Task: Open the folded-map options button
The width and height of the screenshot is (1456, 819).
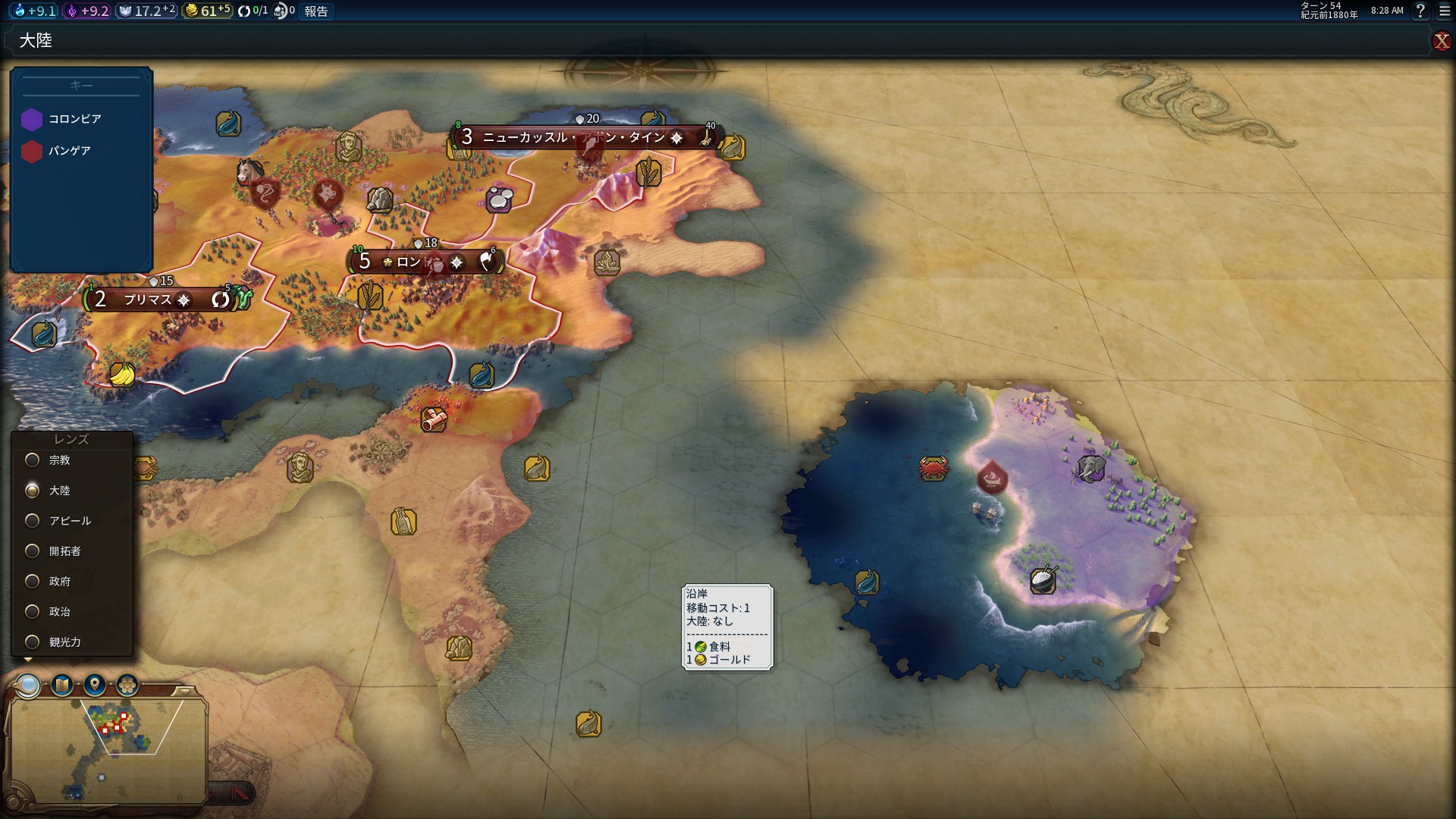Action: [62, 686]
